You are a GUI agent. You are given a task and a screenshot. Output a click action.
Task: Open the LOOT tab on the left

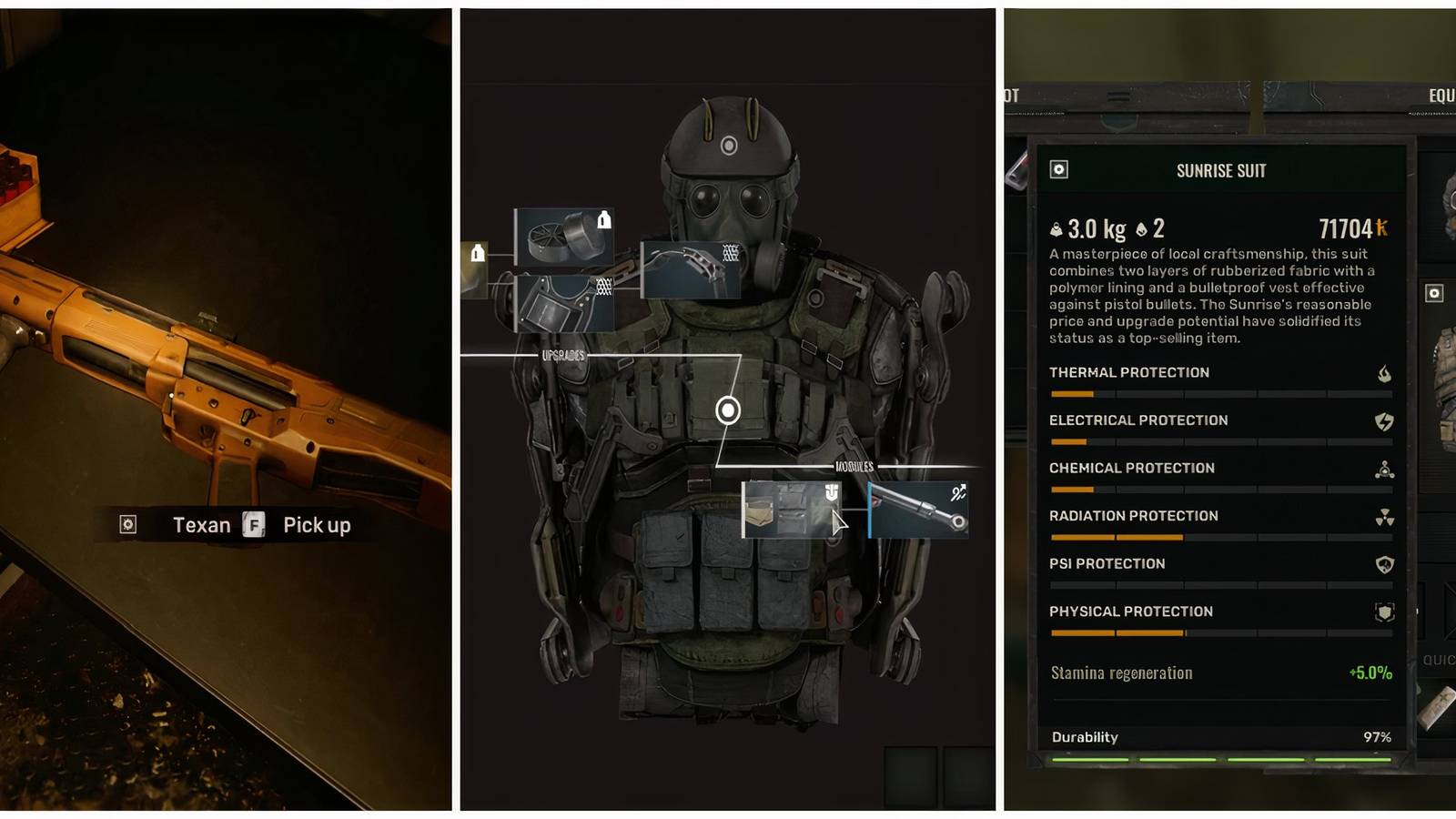click(x=1012, y=94)
